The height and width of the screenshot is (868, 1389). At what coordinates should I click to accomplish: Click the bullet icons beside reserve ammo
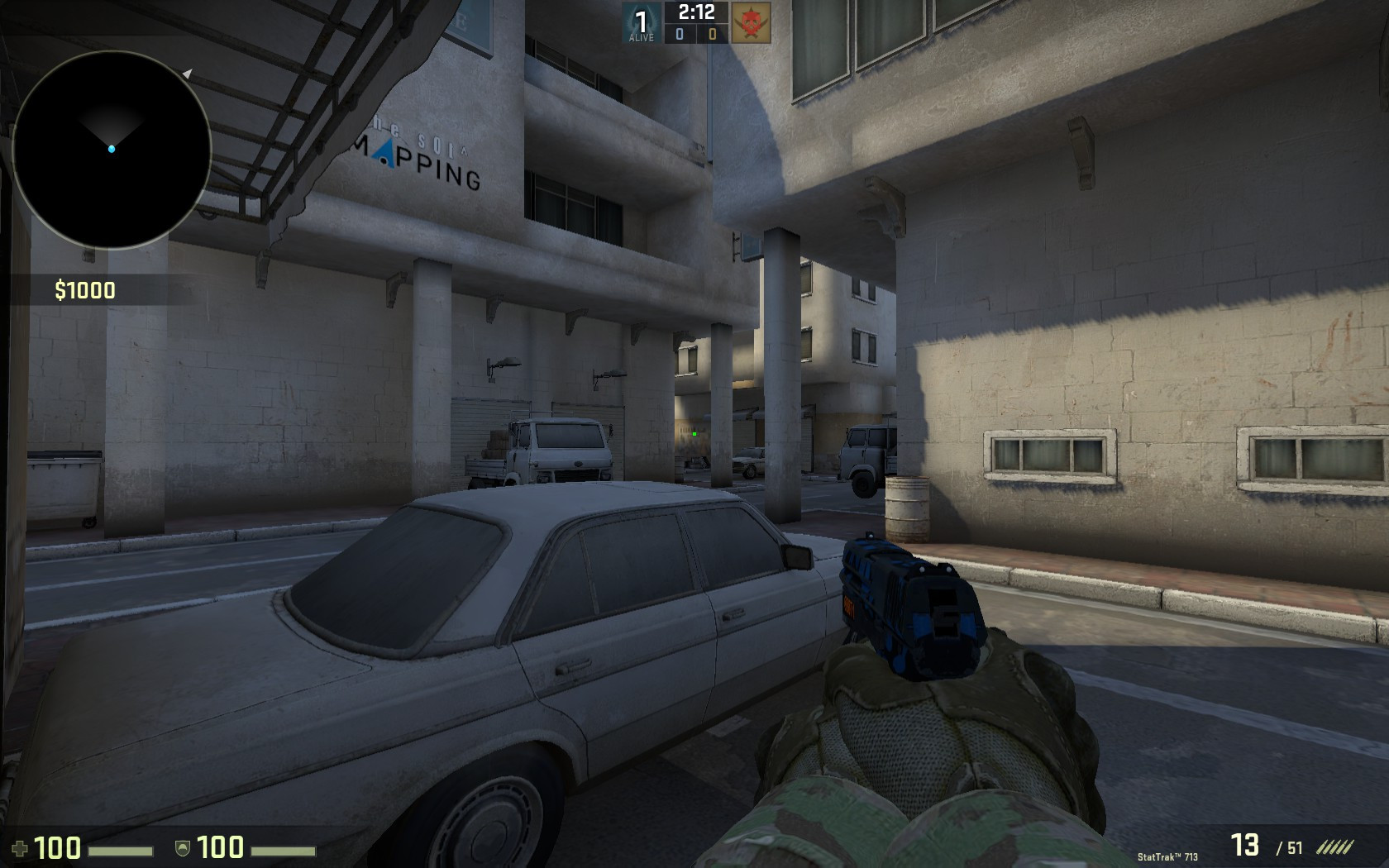coord(1338,846)
